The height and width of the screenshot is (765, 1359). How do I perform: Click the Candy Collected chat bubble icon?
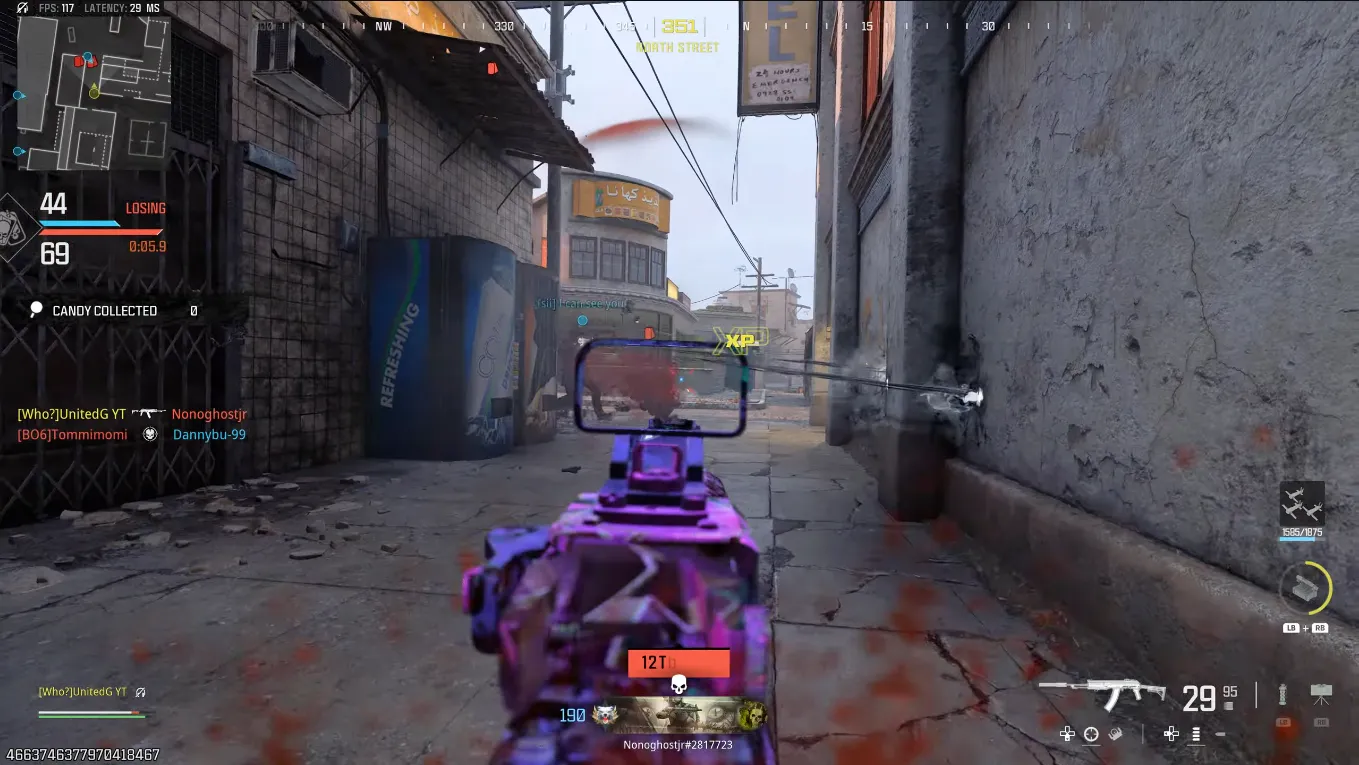click(37, 310)
